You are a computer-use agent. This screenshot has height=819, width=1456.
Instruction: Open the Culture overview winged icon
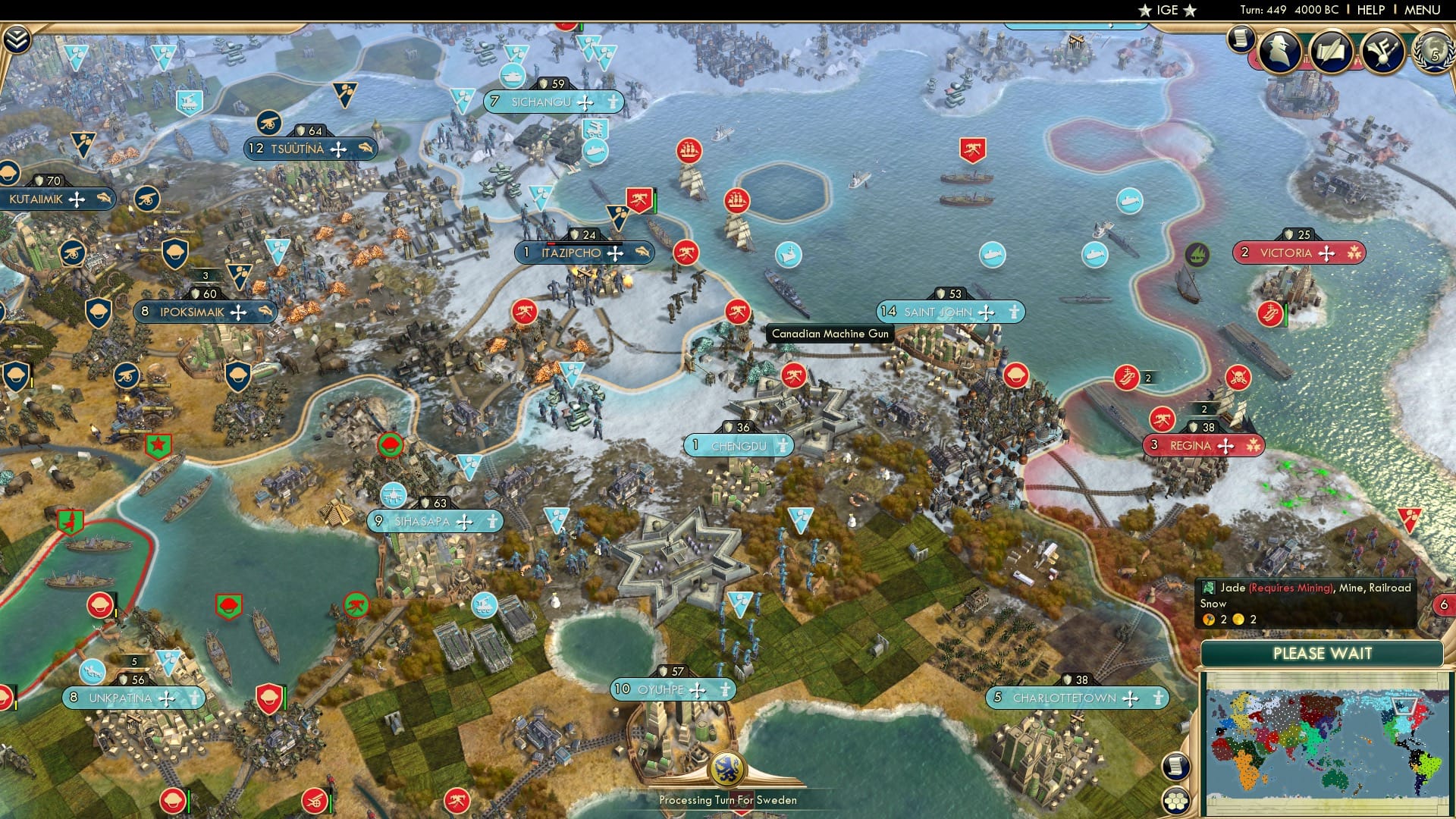[x=1382, y=50]
